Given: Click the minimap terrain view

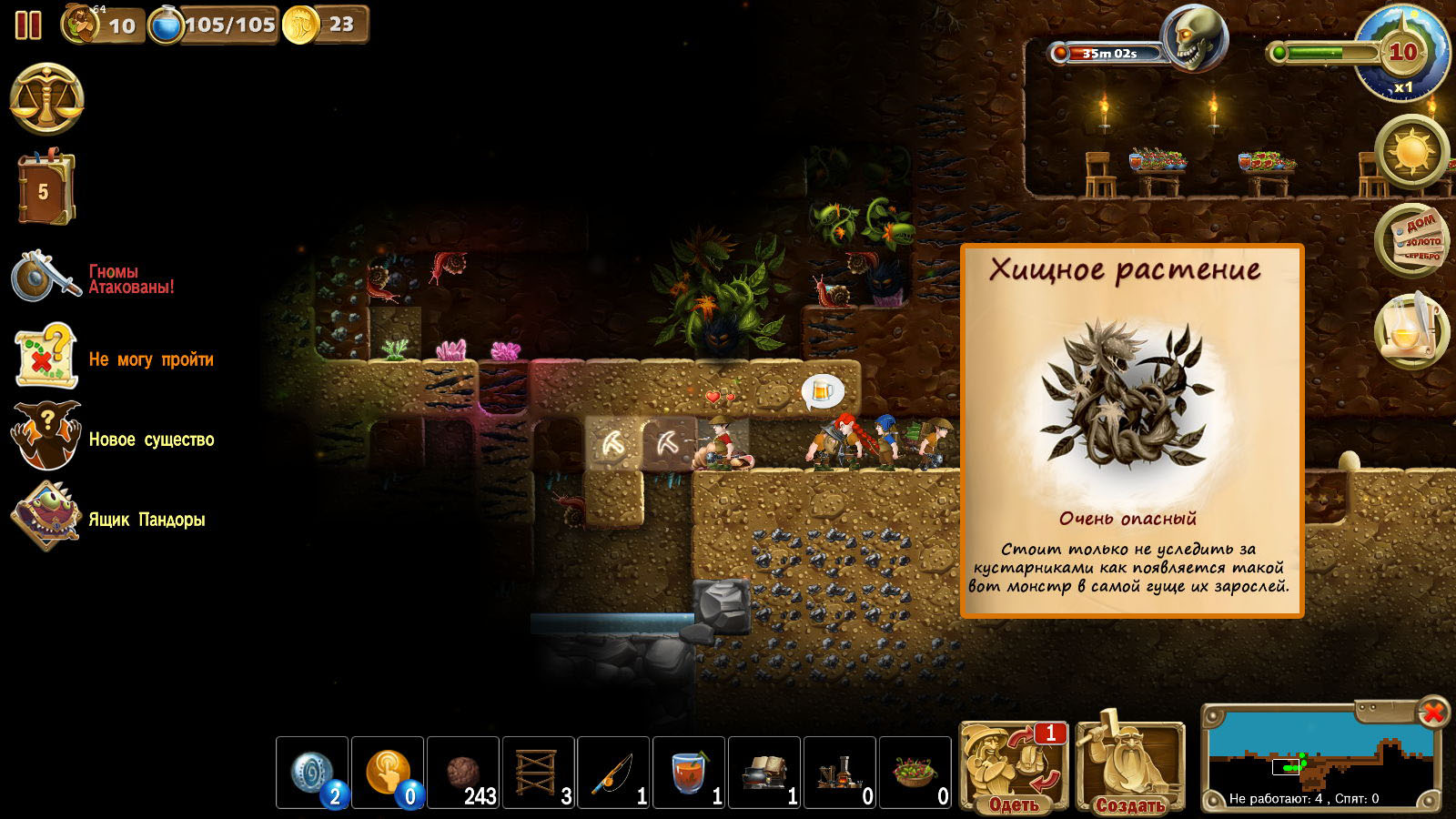Looking at the screenshot, I should click(x=1319, y=755).
